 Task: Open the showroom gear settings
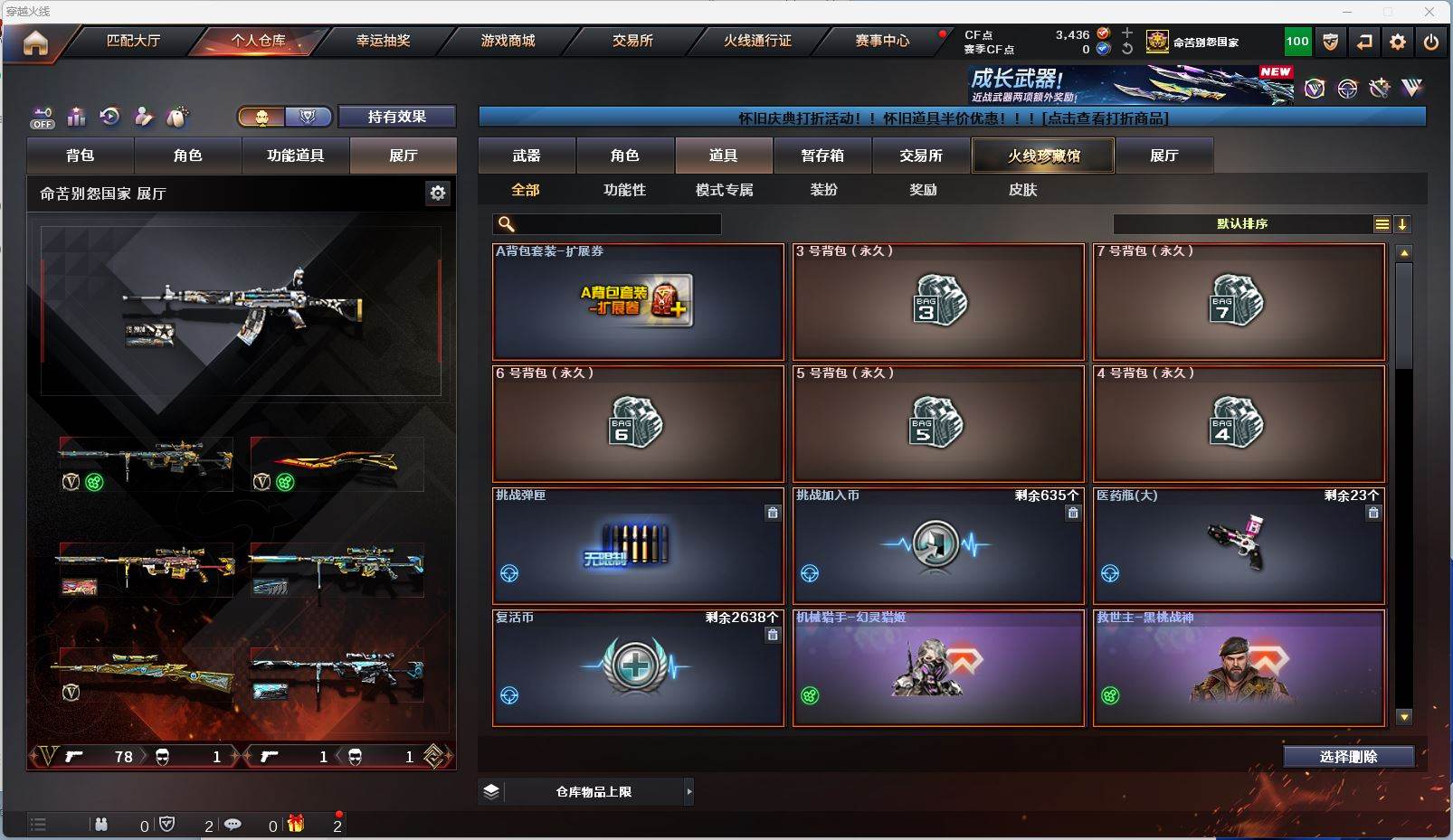(x=438, y=193)
